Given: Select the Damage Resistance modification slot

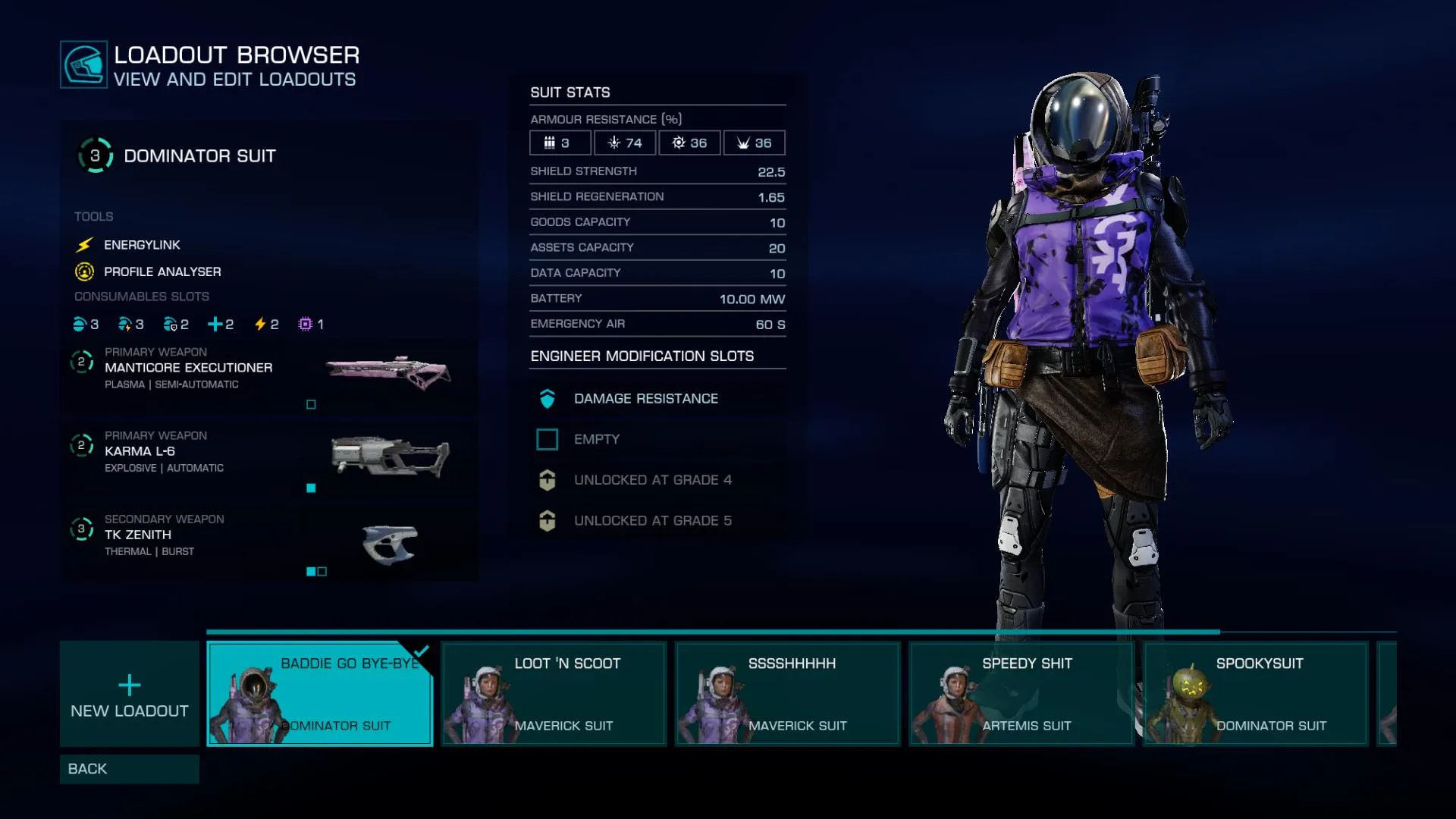Looking at the screenshot, I should coord(657,399).
